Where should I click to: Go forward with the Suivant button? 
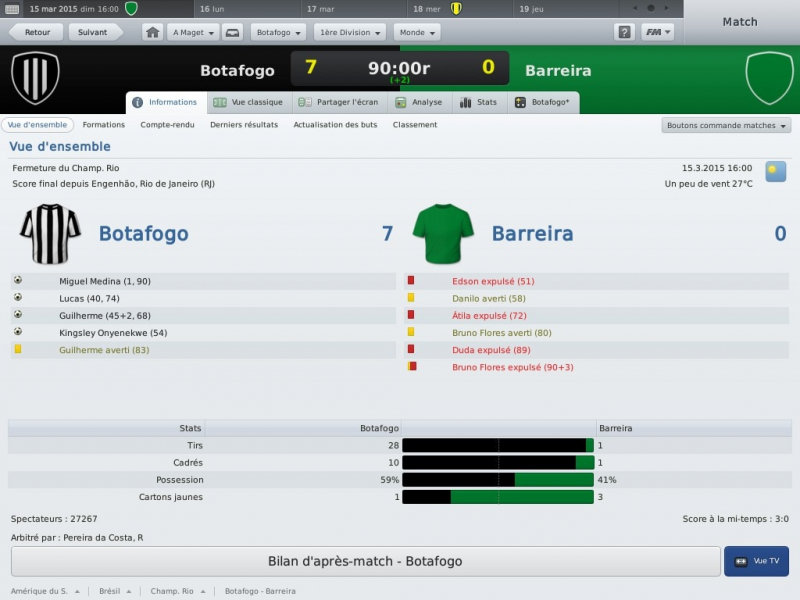(93, 32)
